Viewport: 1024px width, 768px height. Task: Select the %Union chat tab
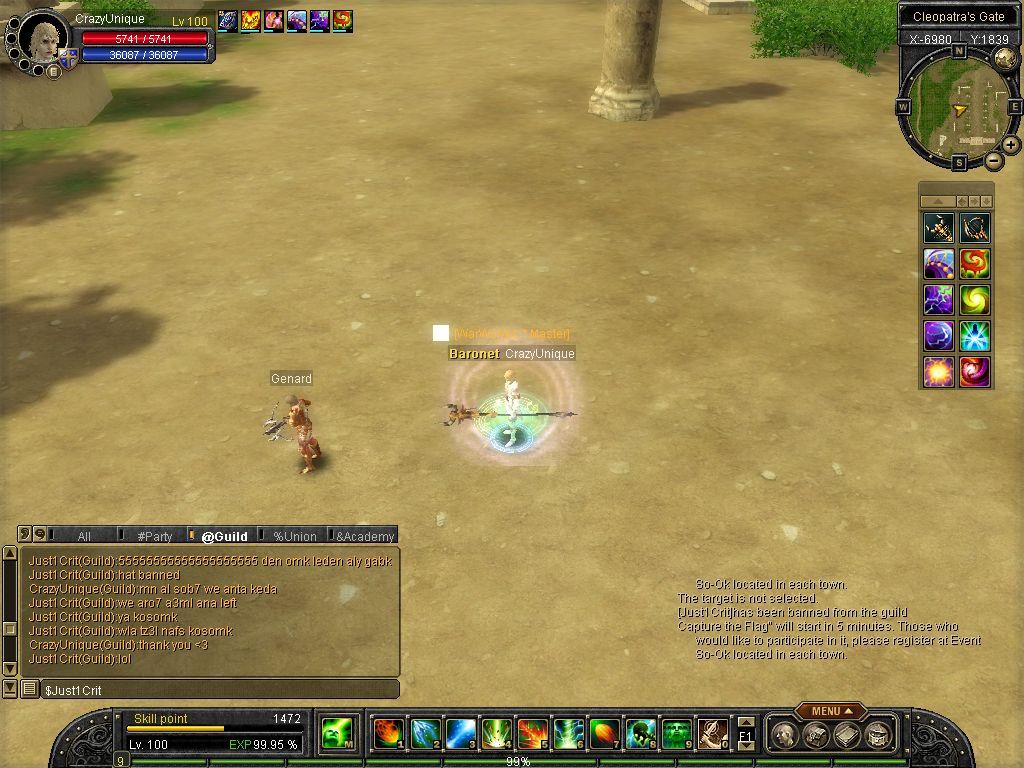tap(294, 536)
